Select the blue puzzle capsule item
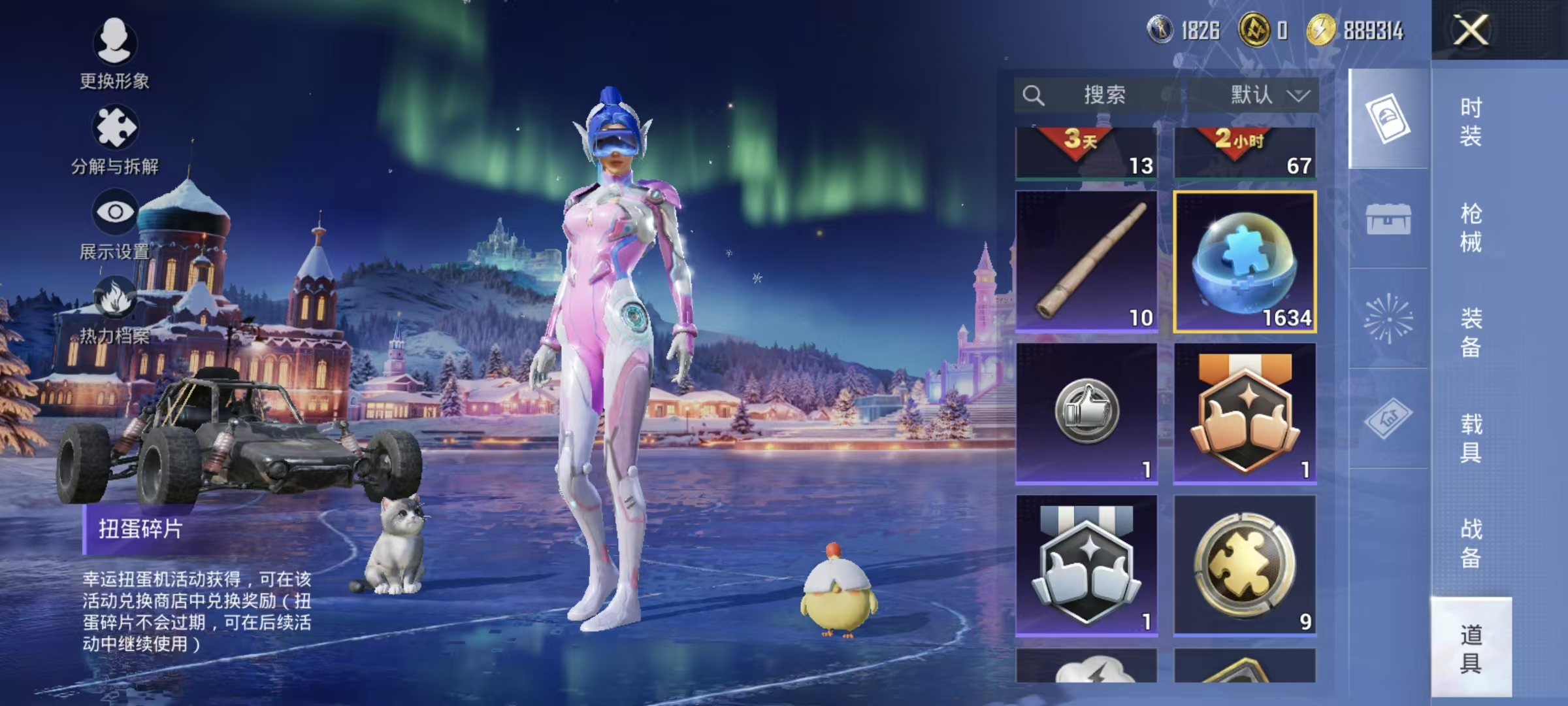1568x706 pixels. [x=1245, y=261]
